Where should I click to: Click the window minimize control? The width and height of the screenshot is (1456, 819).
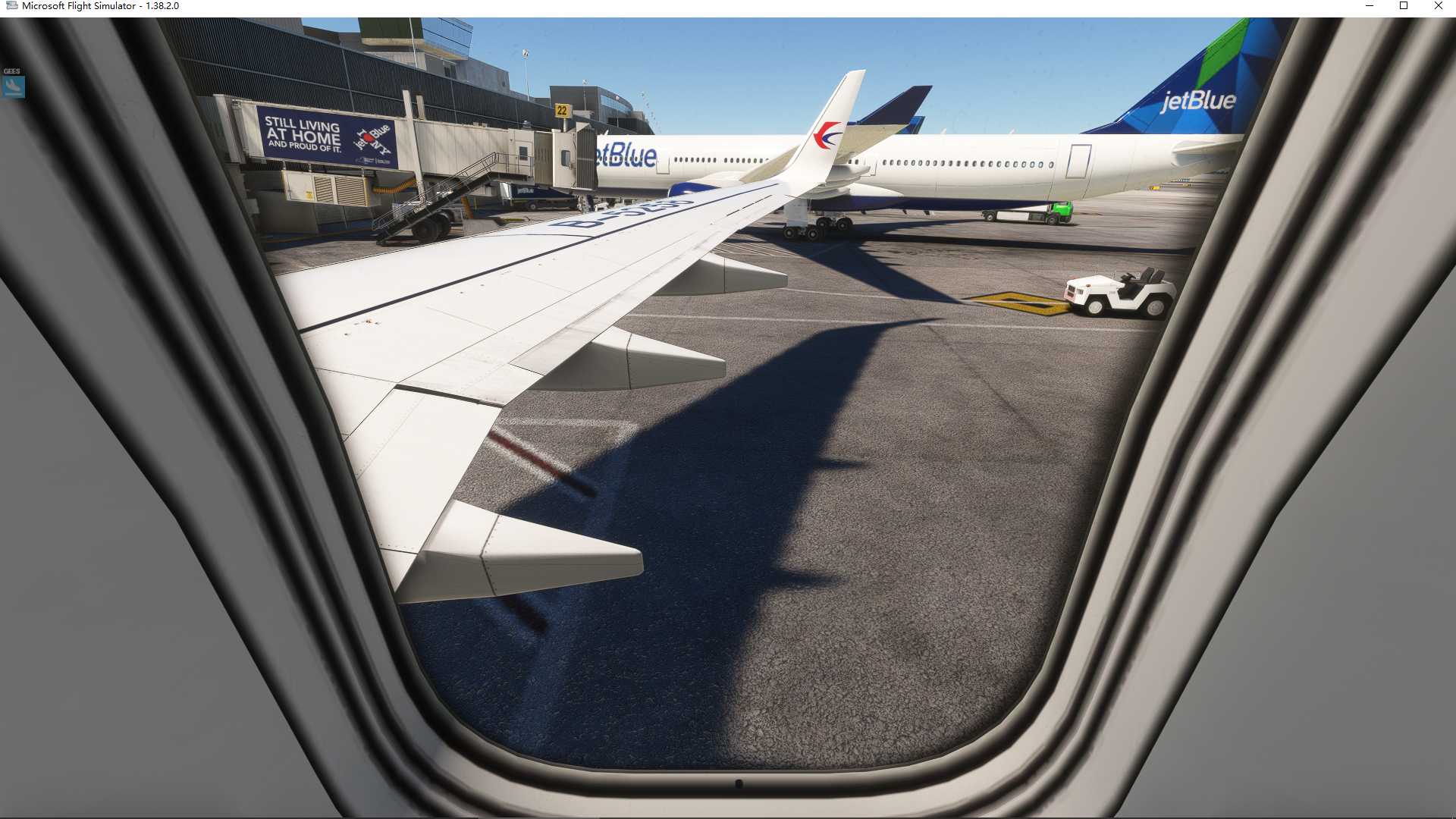1369,6
